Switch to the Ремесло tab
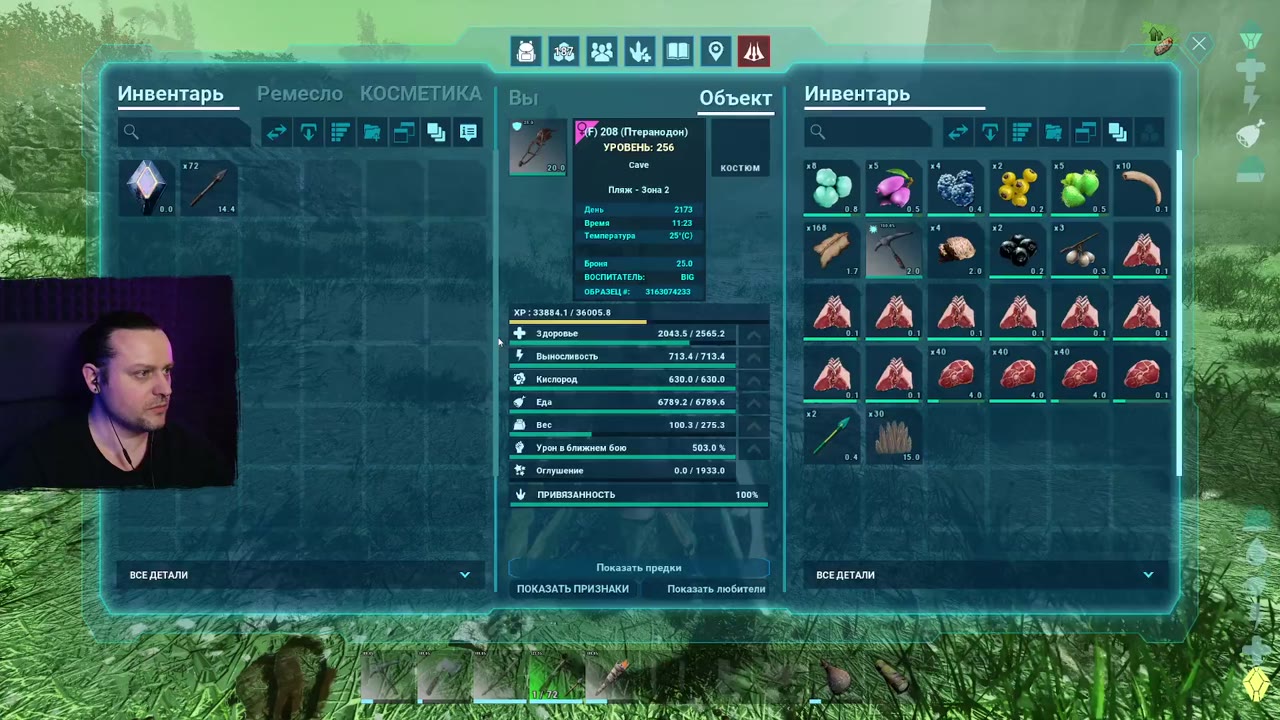Viewport: 1280px width, 720px height. (x=300, y=94)
